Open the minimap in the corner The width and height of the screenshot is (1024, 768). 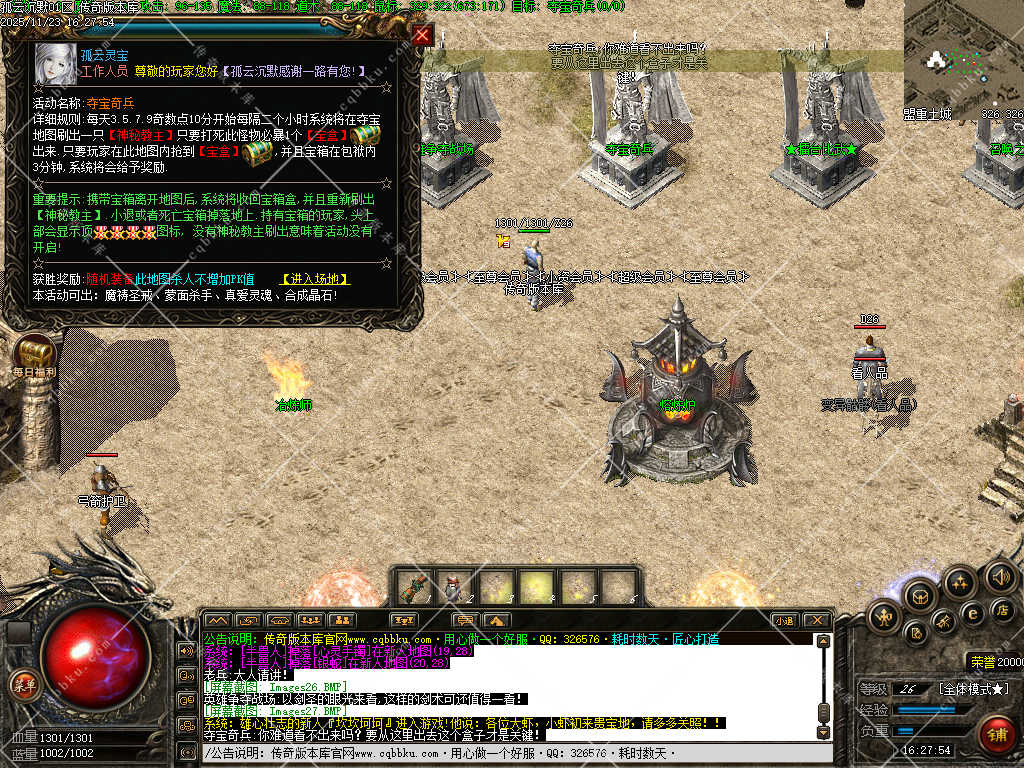[962, 52]
